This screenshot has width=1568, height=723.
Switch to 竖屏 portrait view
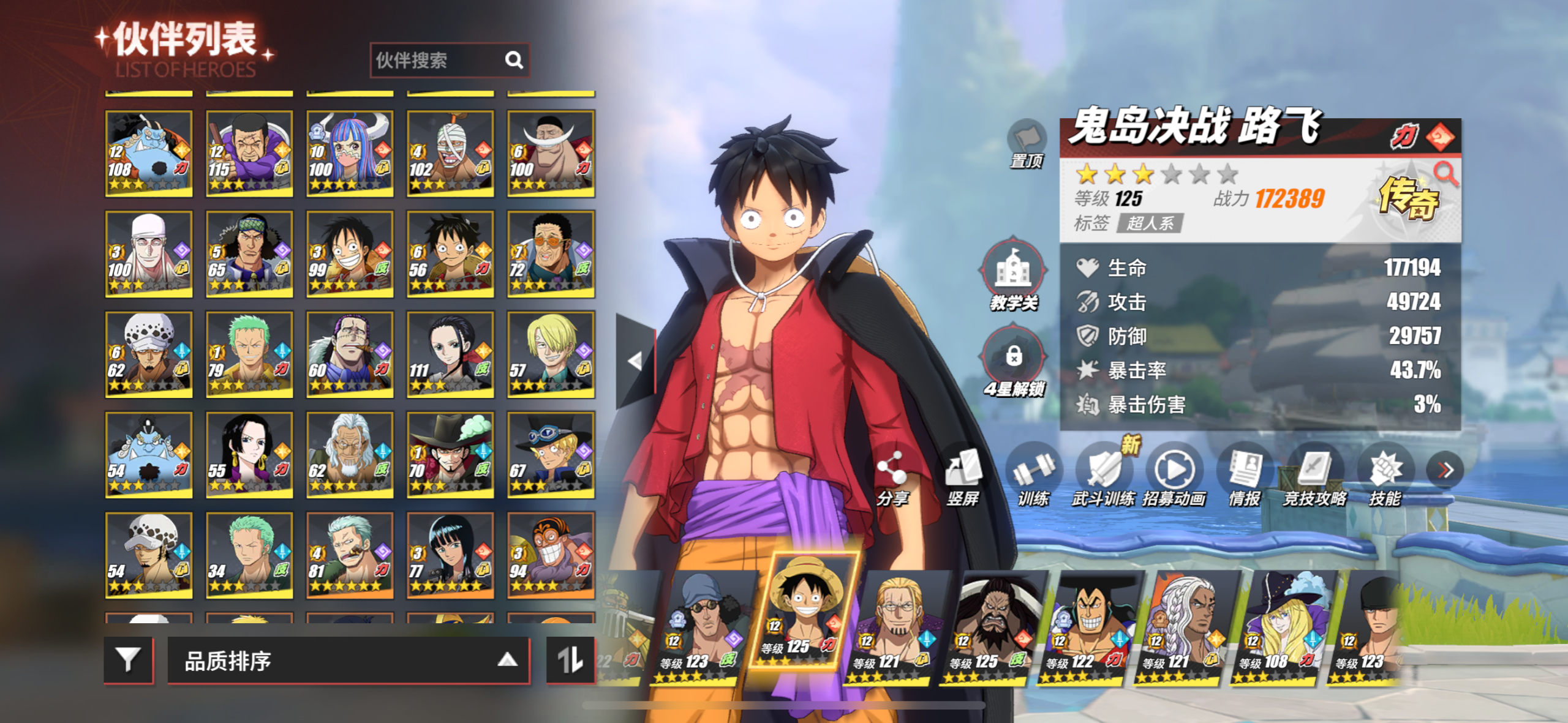click(x=963, y=478)
